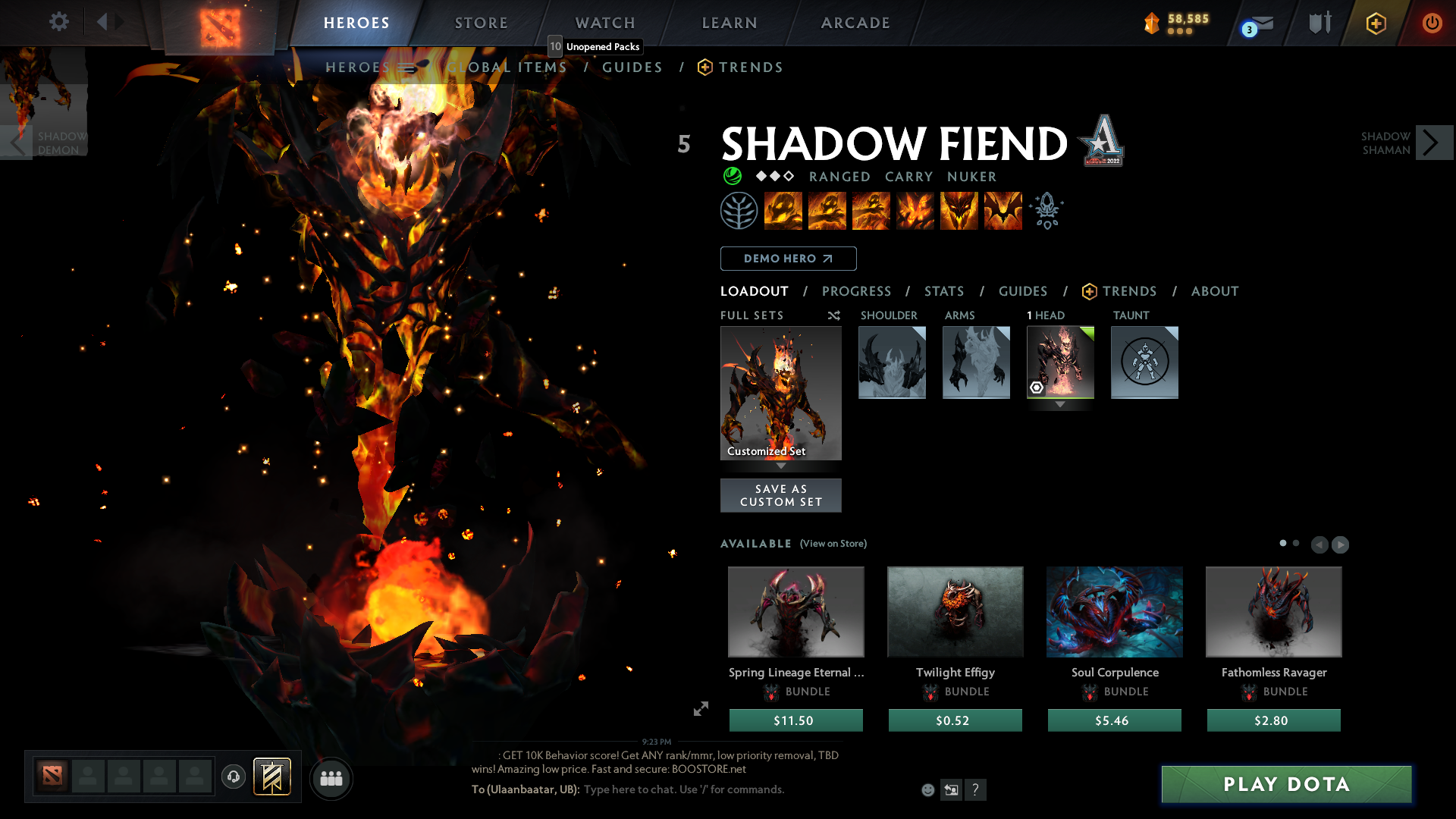The width and height of the screenshot is (1456, 819).
Task: Click the party members icon near chat
Action: [331, 779]
